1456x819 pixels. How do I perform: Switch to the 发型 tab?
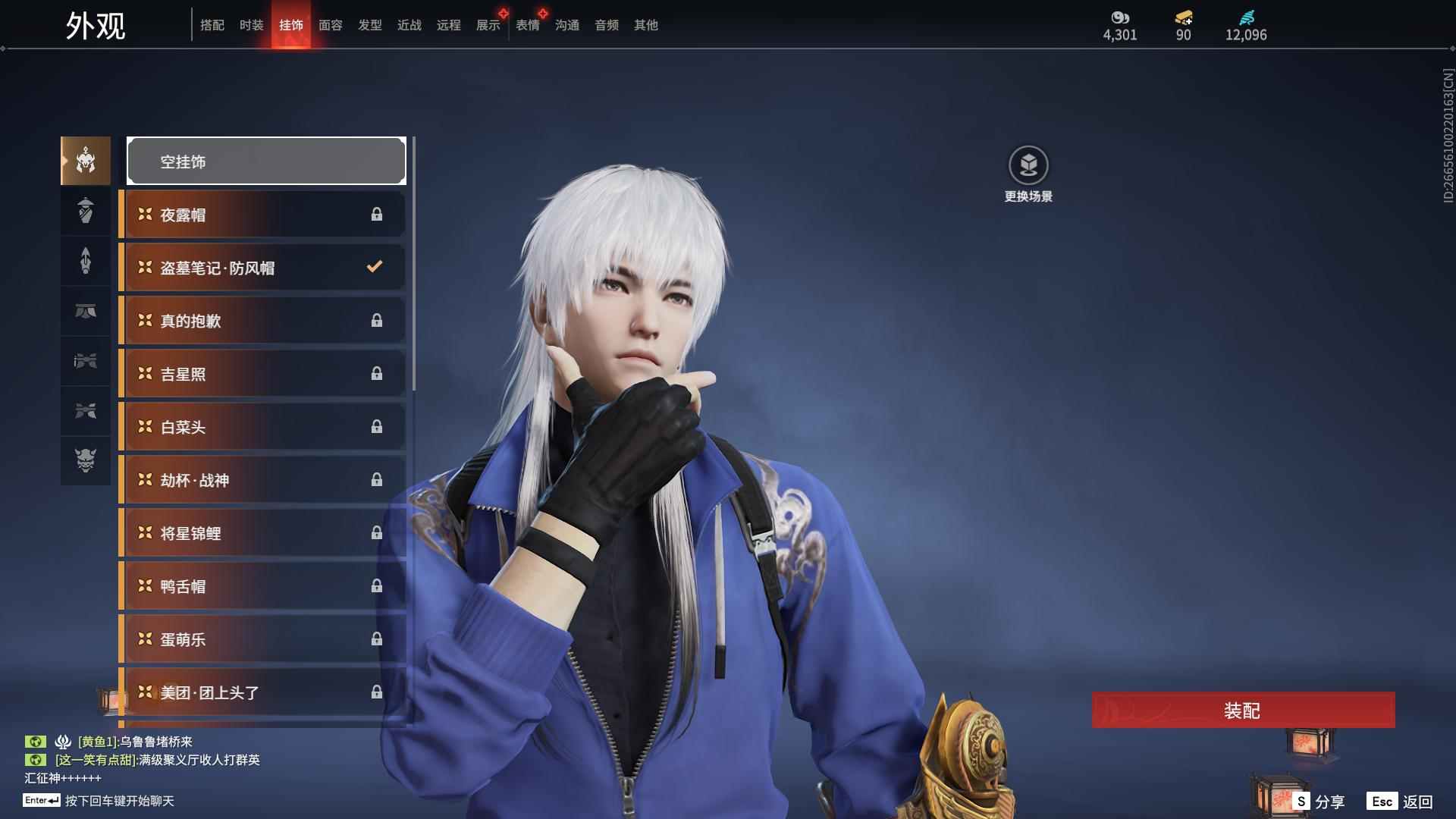point(369,25)
